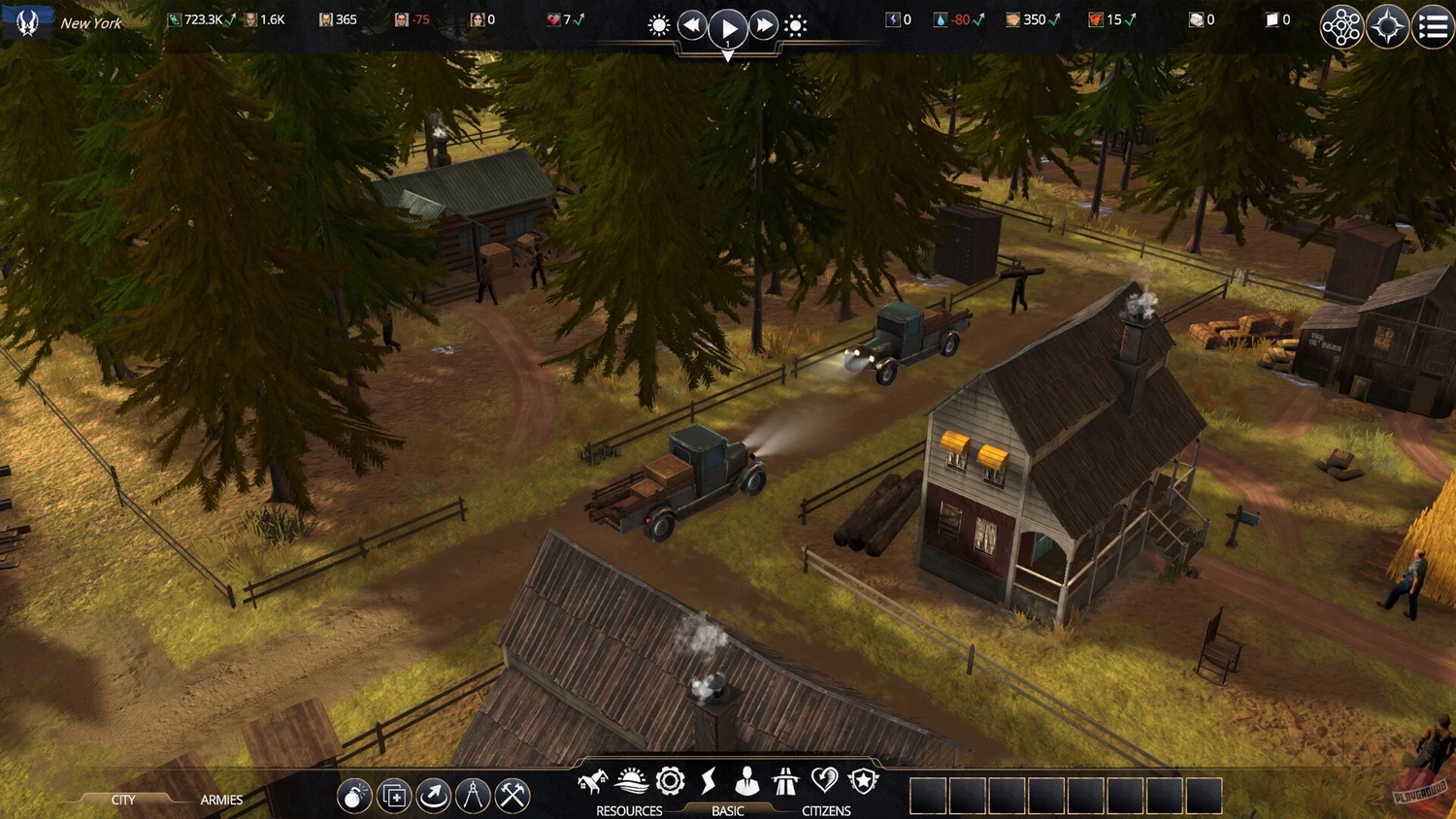The width and height of the screenshot is (1456, 819).
Task: Speed up time with the fast-forward button
Action: [764, 25]
